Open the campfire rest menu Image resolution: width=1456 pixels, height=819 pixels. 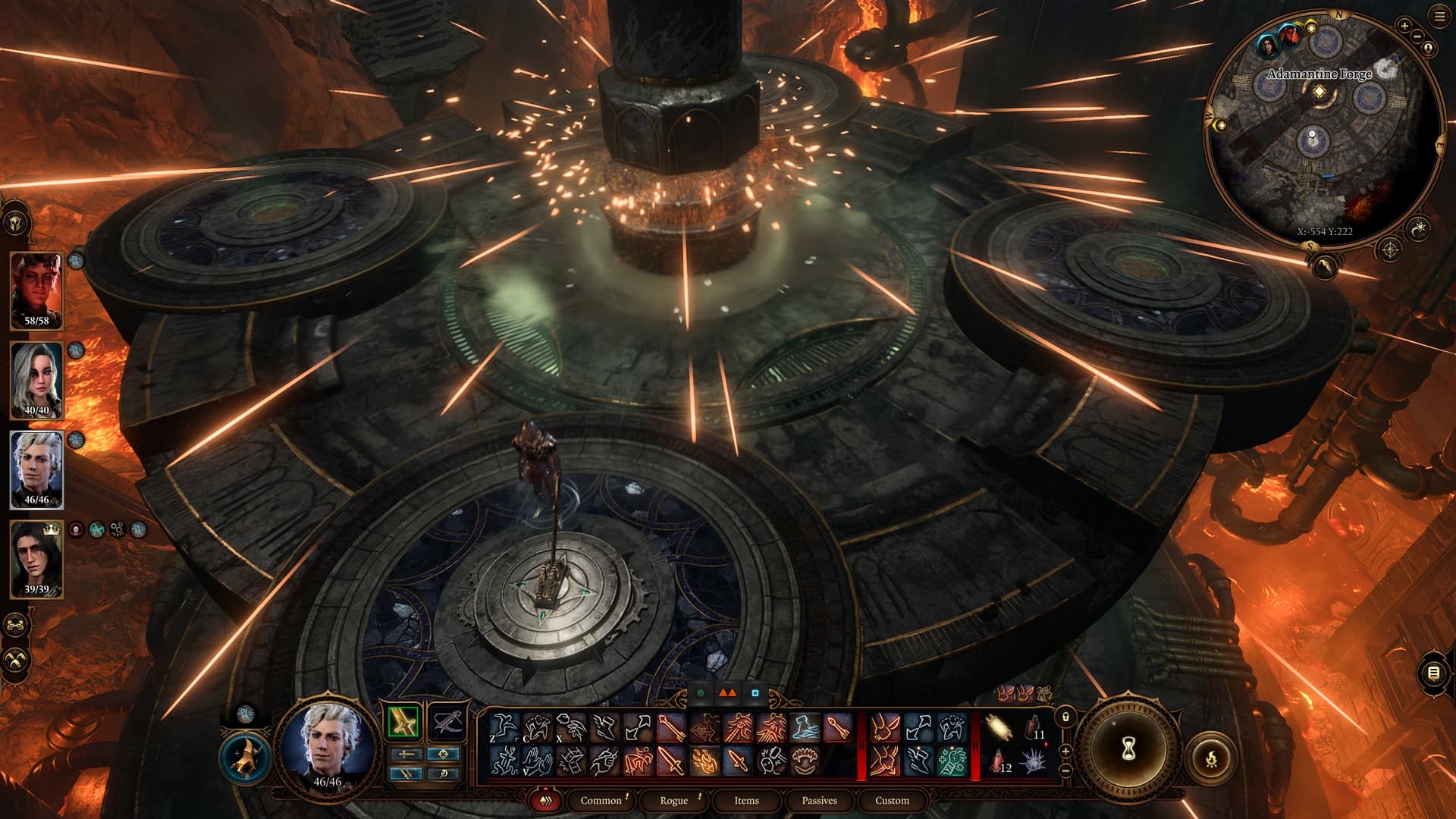1211,756
